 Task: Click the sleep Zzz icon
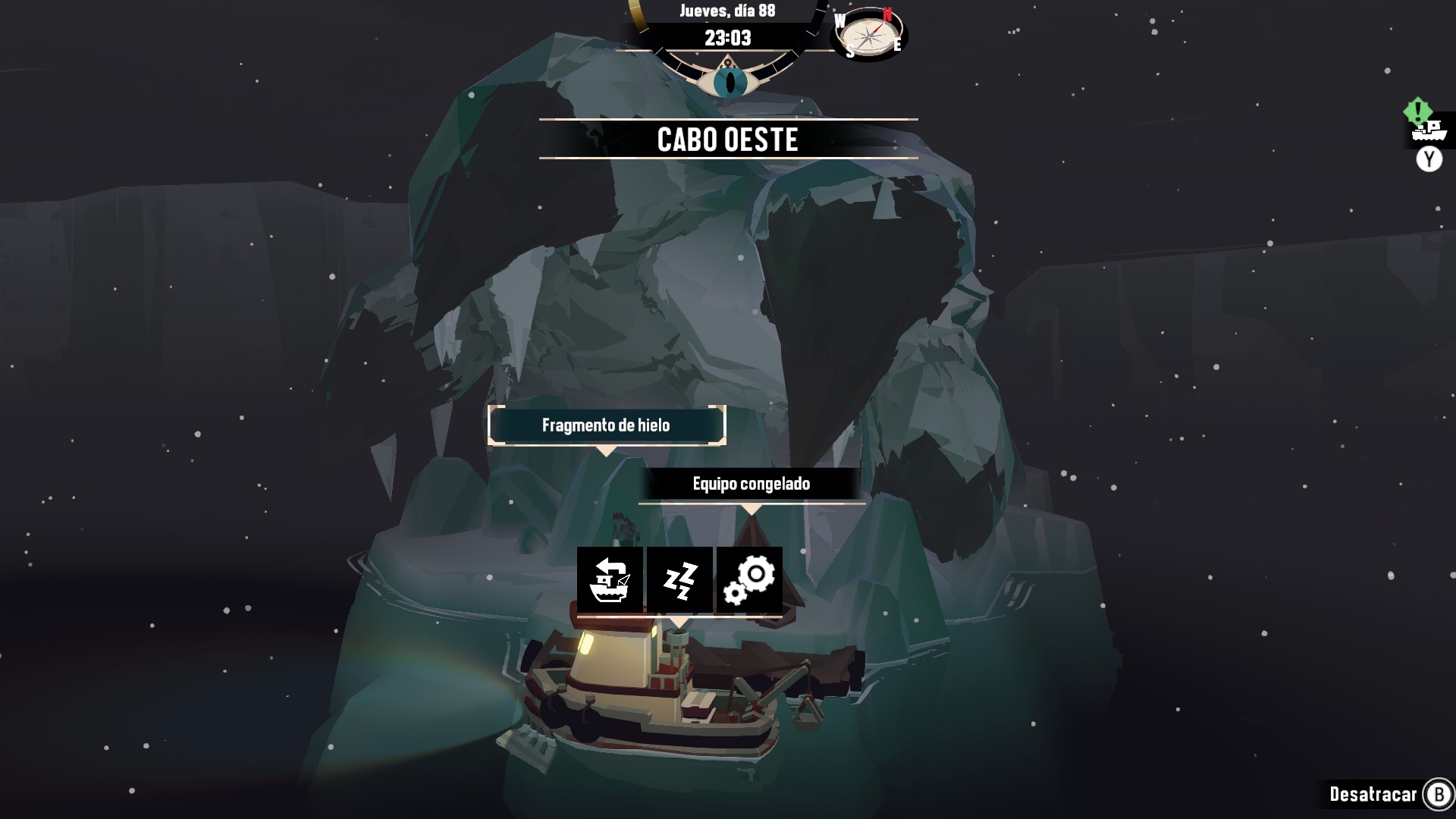click(679, 580)
